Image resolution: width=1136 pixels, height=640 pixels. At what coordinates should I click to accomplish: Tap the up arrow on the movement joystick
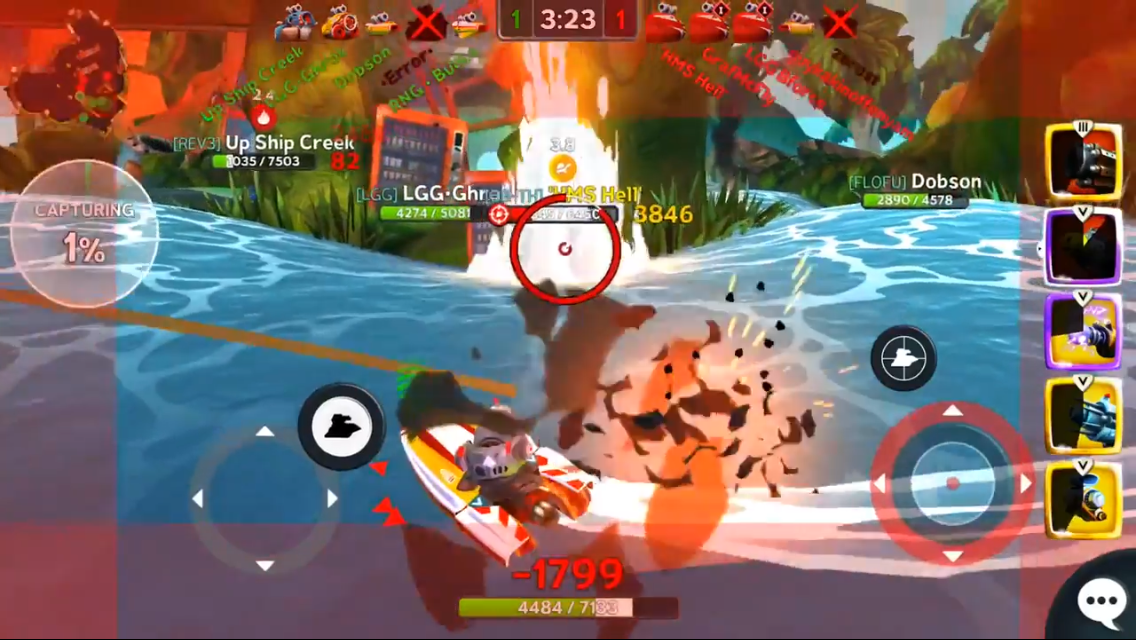[265, 432]
